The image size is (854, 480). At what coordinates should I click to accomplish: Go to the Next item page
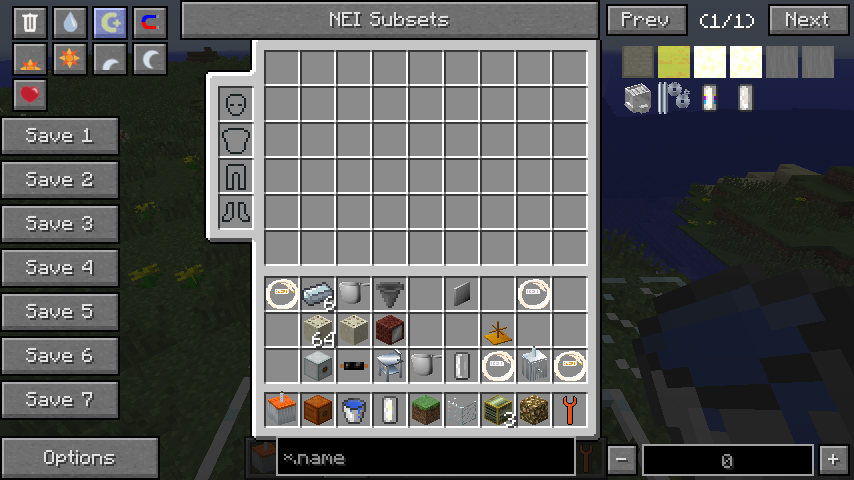(x=808, y=20)
